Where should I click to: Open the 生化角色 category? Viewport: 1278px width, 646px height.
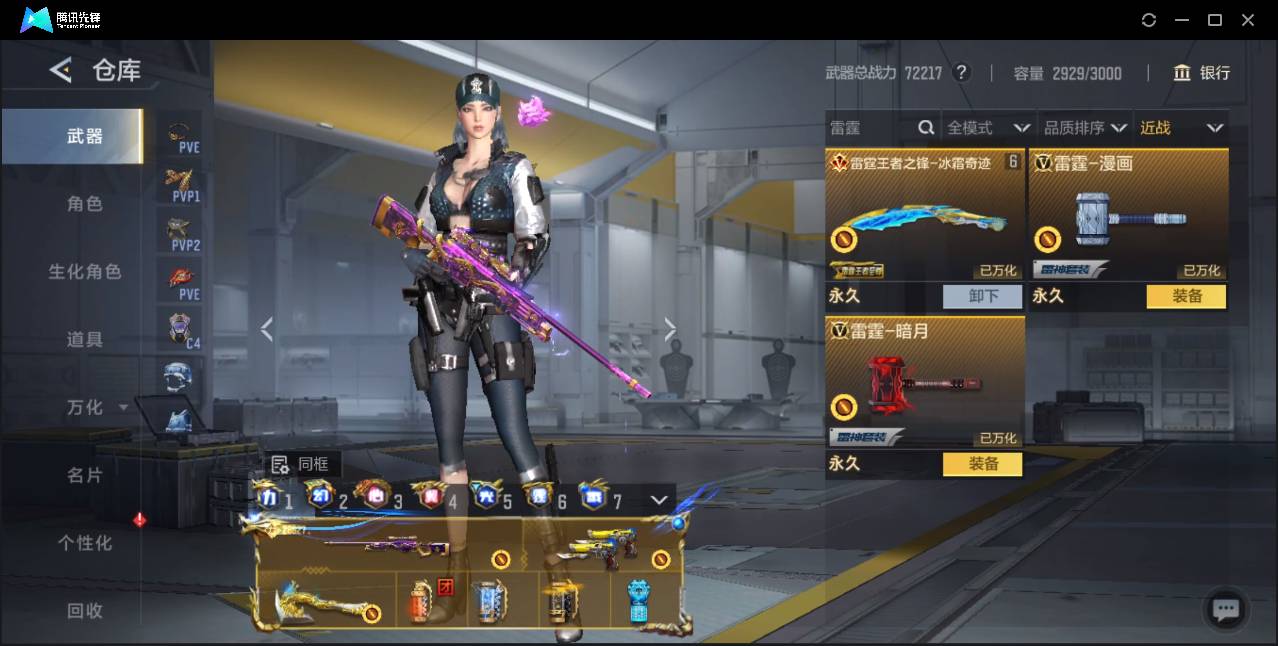pos(84,272)
